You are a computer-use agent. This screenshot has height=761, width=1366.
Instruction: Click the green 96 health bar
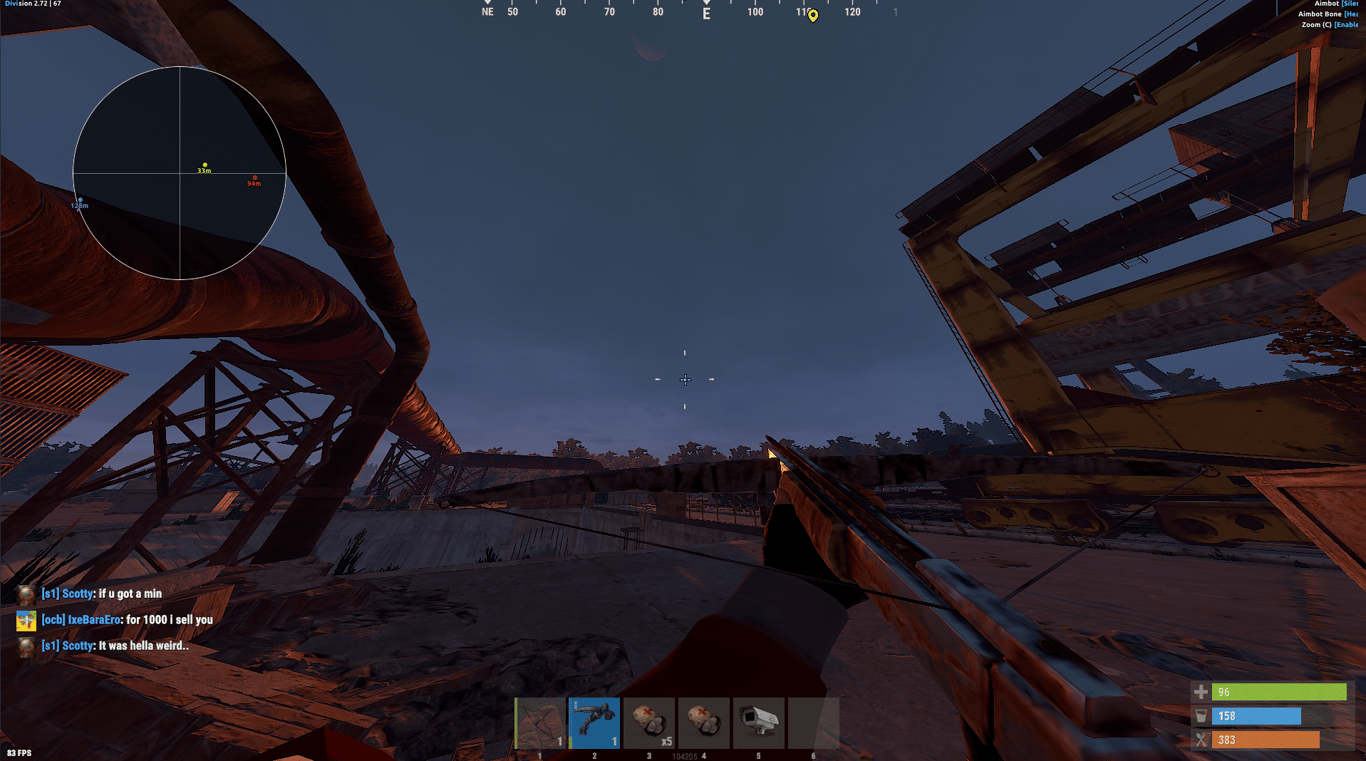(x=1280, y=691)
